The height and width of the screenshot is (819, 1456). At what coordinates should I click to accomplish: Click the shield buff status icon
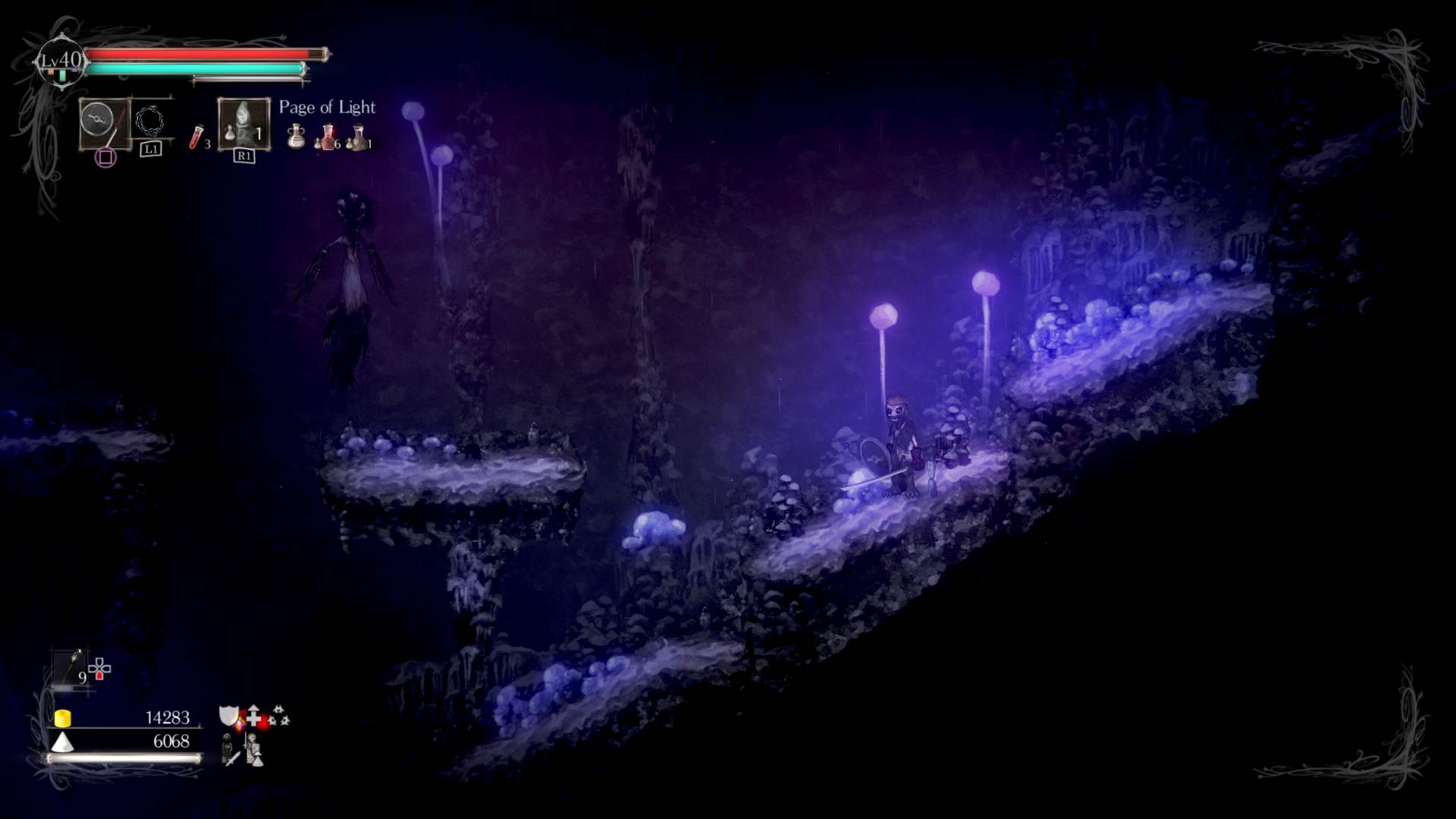(x=229, y=715)
